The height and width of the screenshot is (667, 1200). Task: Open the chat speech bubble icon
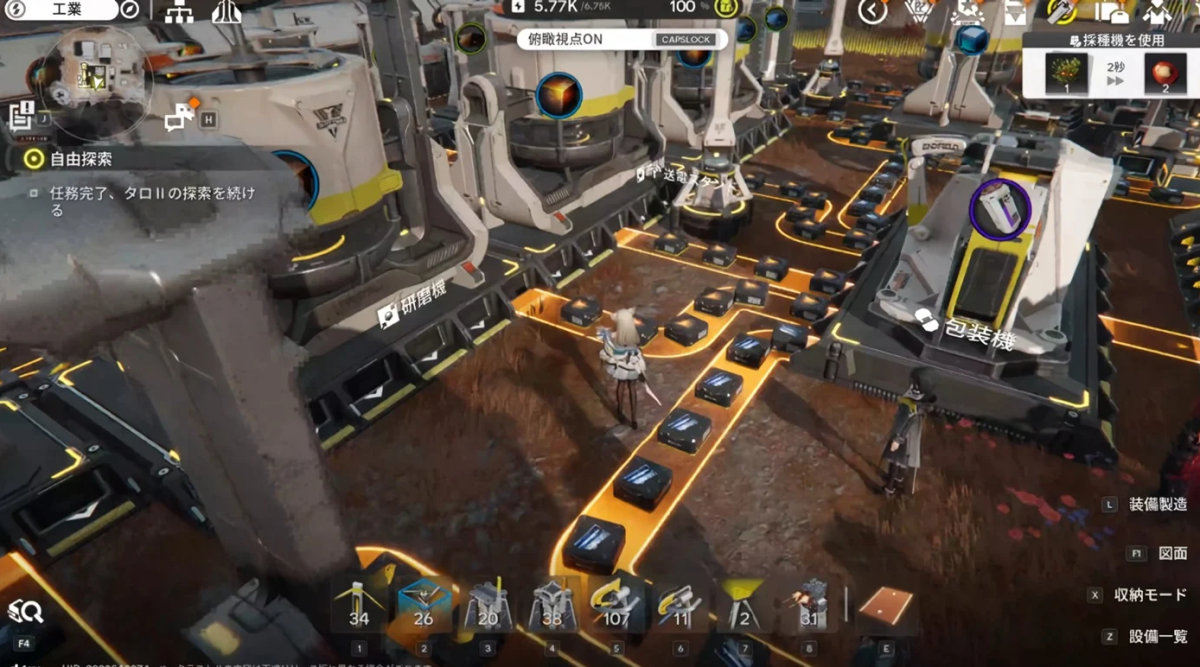coord(181,118)
